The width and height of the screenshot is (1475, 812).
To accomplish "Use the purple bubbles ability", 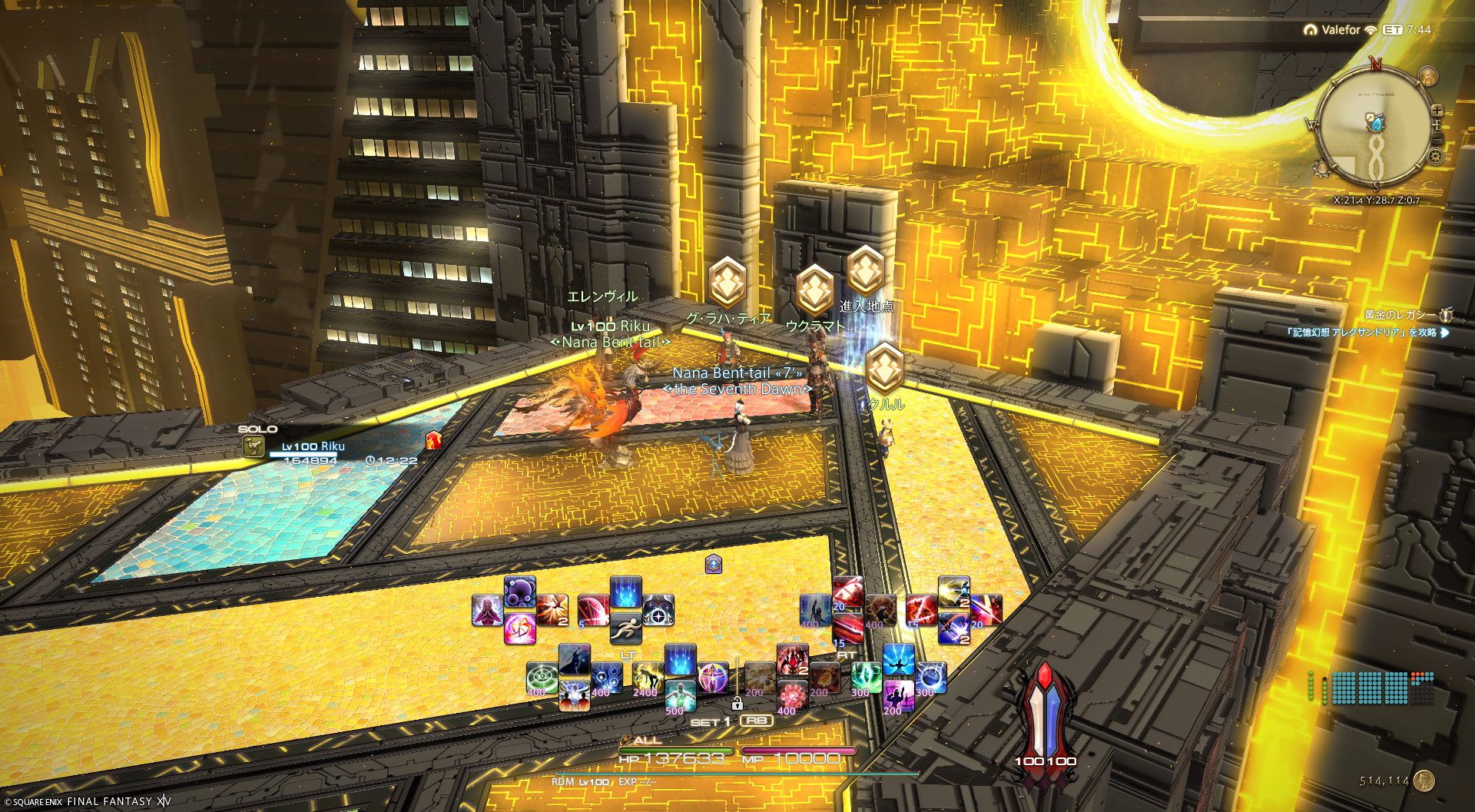I will pyautogui.click(x=519, y=592).
